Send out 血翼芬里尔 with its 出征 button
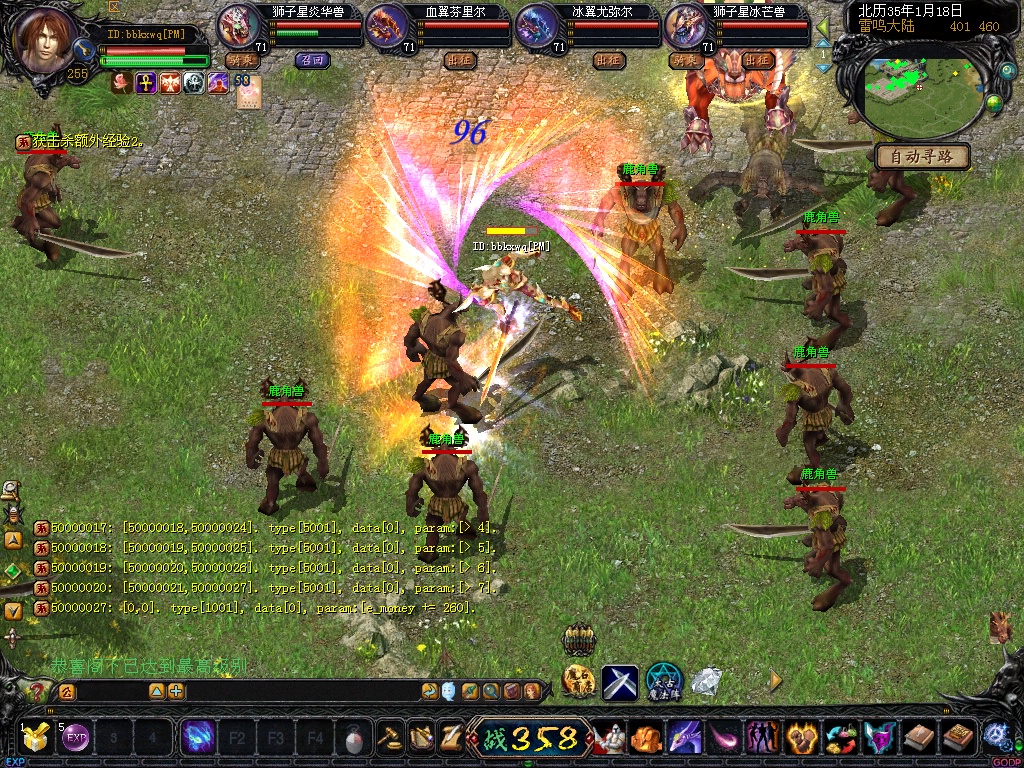The width and height of the screenshot is (1024, 768). coord(459,60)
